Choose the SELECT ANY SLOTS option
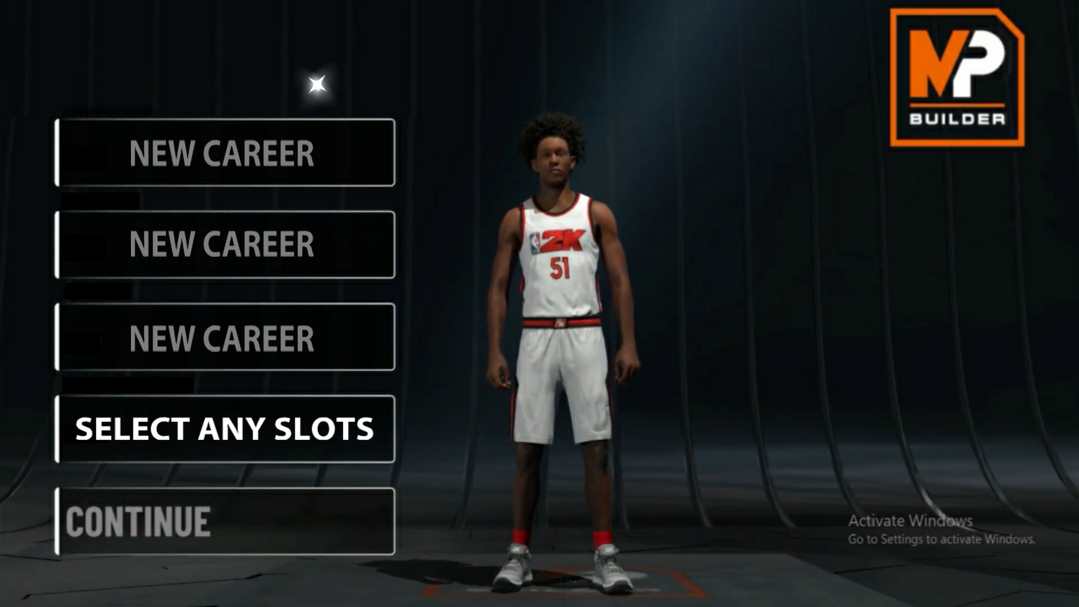This screenshot has height=607, width=1079. pyautogui.click(x=225, y=429)
